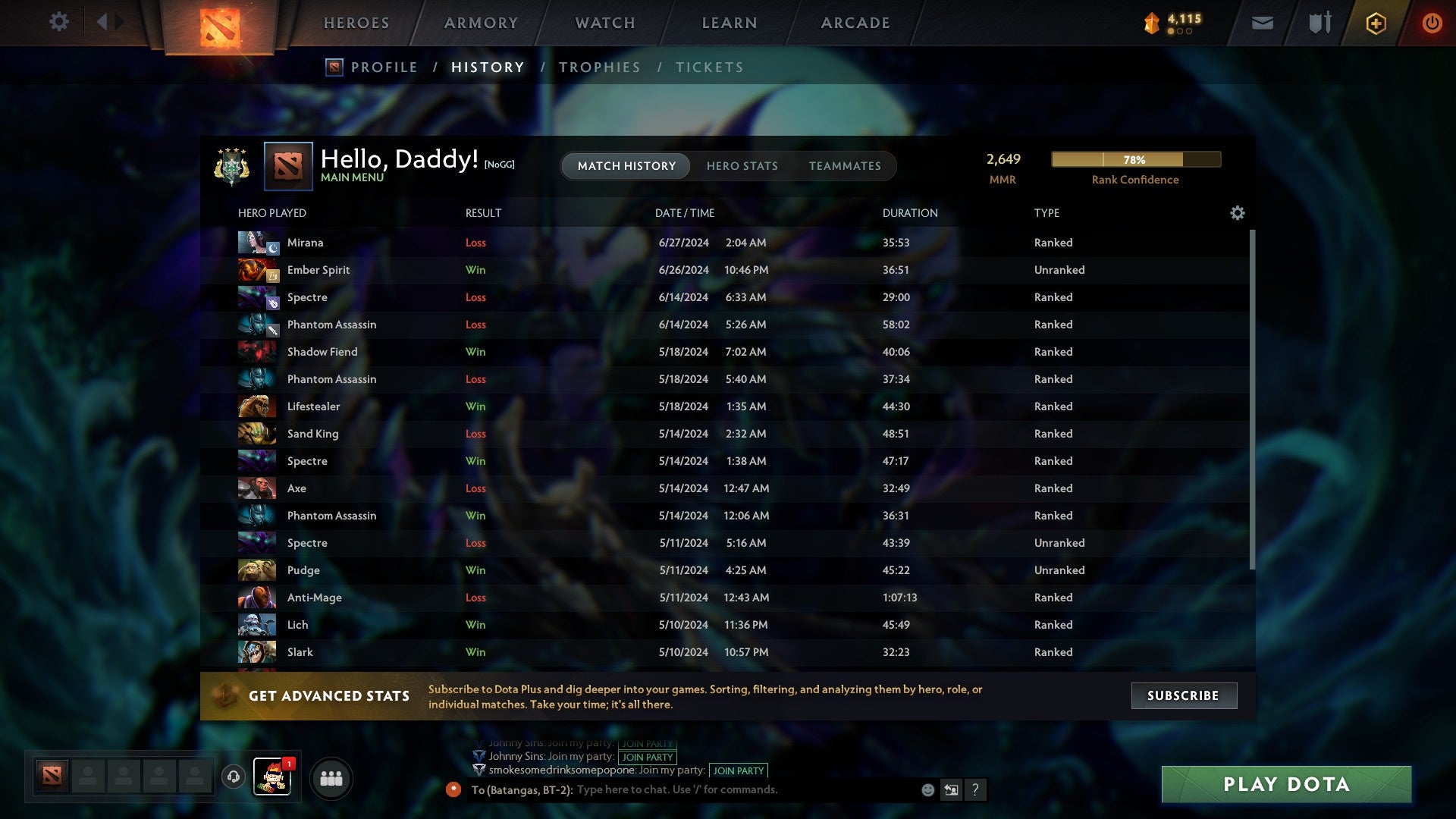The image size is (1456, 819).
Task: Open the friends list icon near the chat
Action: [331, 778]
